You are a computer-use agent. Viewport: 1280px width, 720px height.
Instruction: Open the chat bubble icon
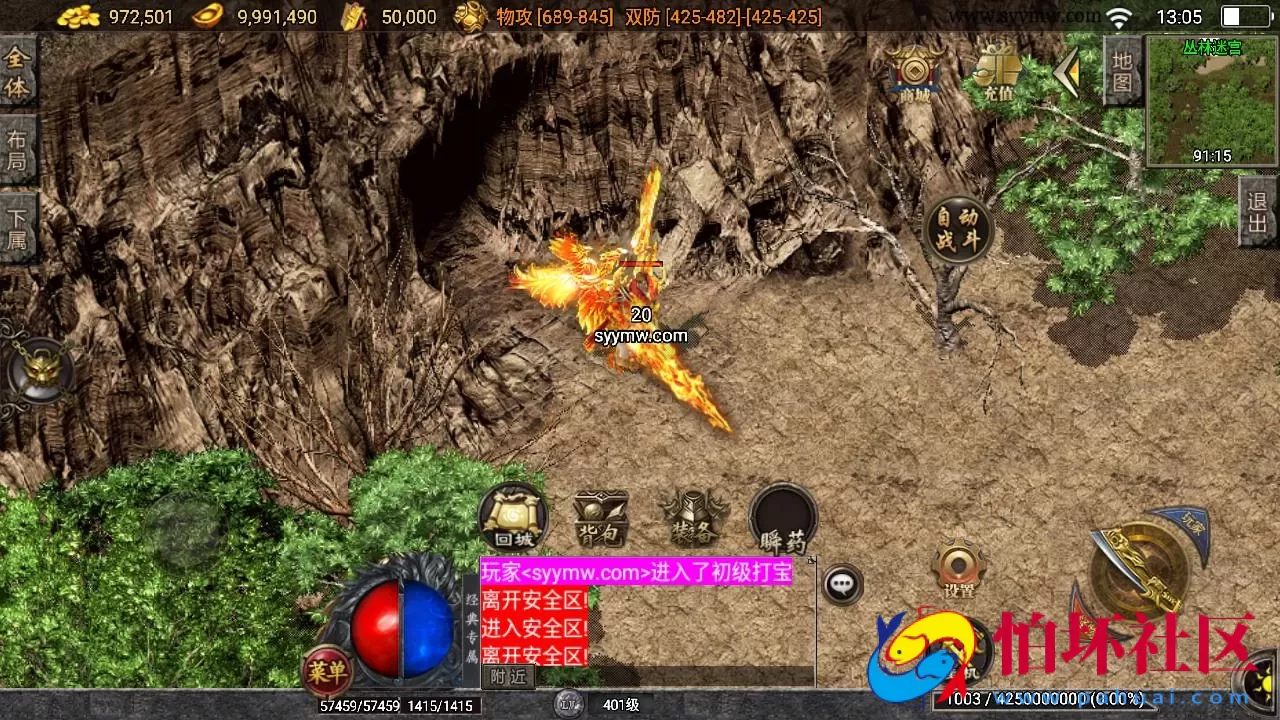[x=843, y=585]
